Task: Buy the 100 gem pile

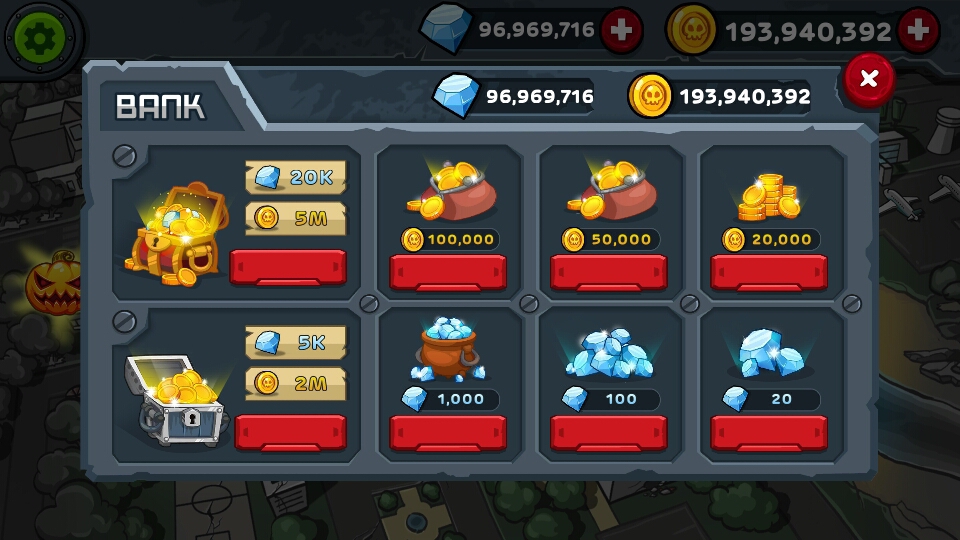Action: [x=608, y=433]
